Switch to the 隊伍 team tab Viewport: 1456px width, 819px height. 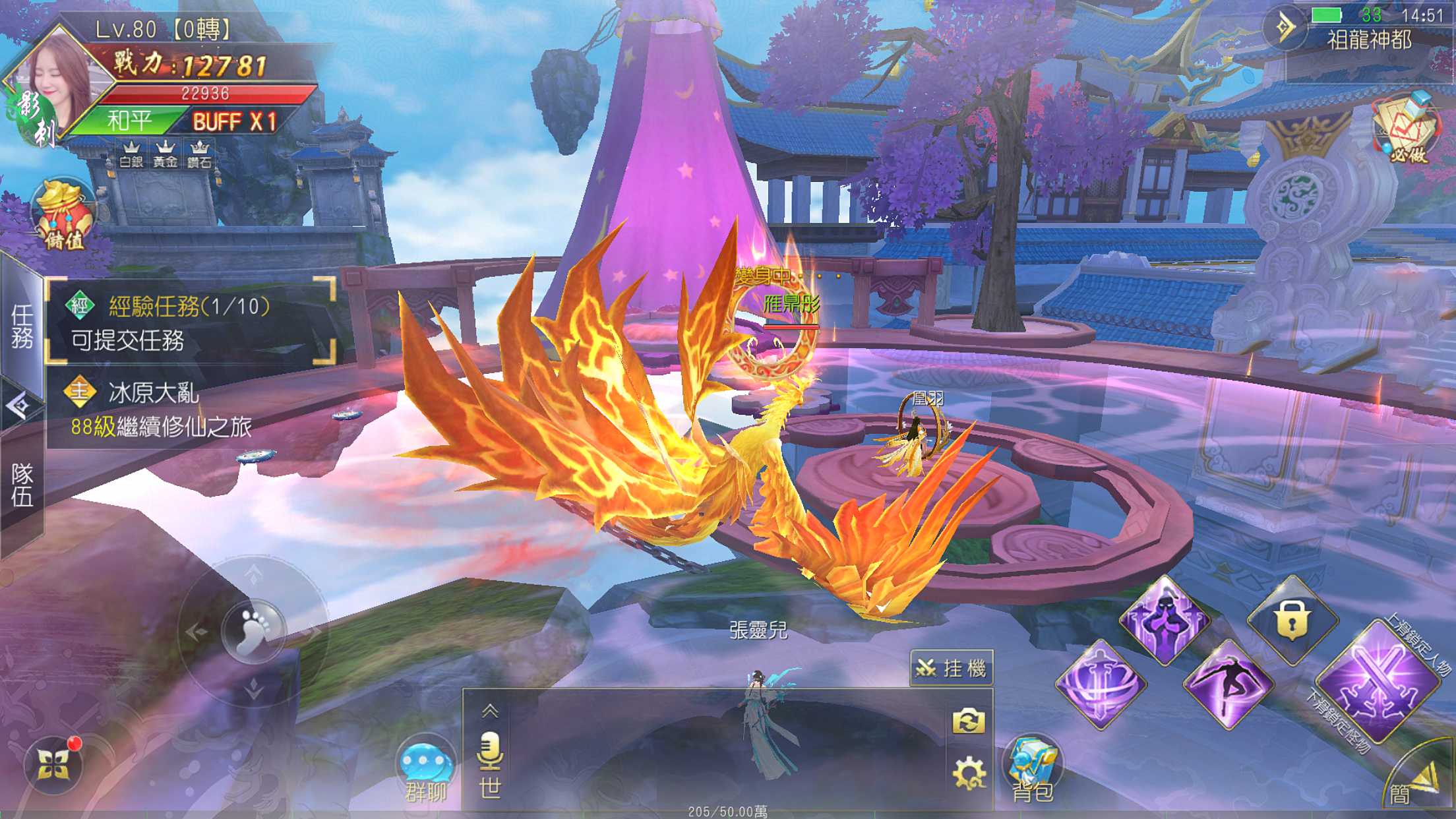point(21,485)
